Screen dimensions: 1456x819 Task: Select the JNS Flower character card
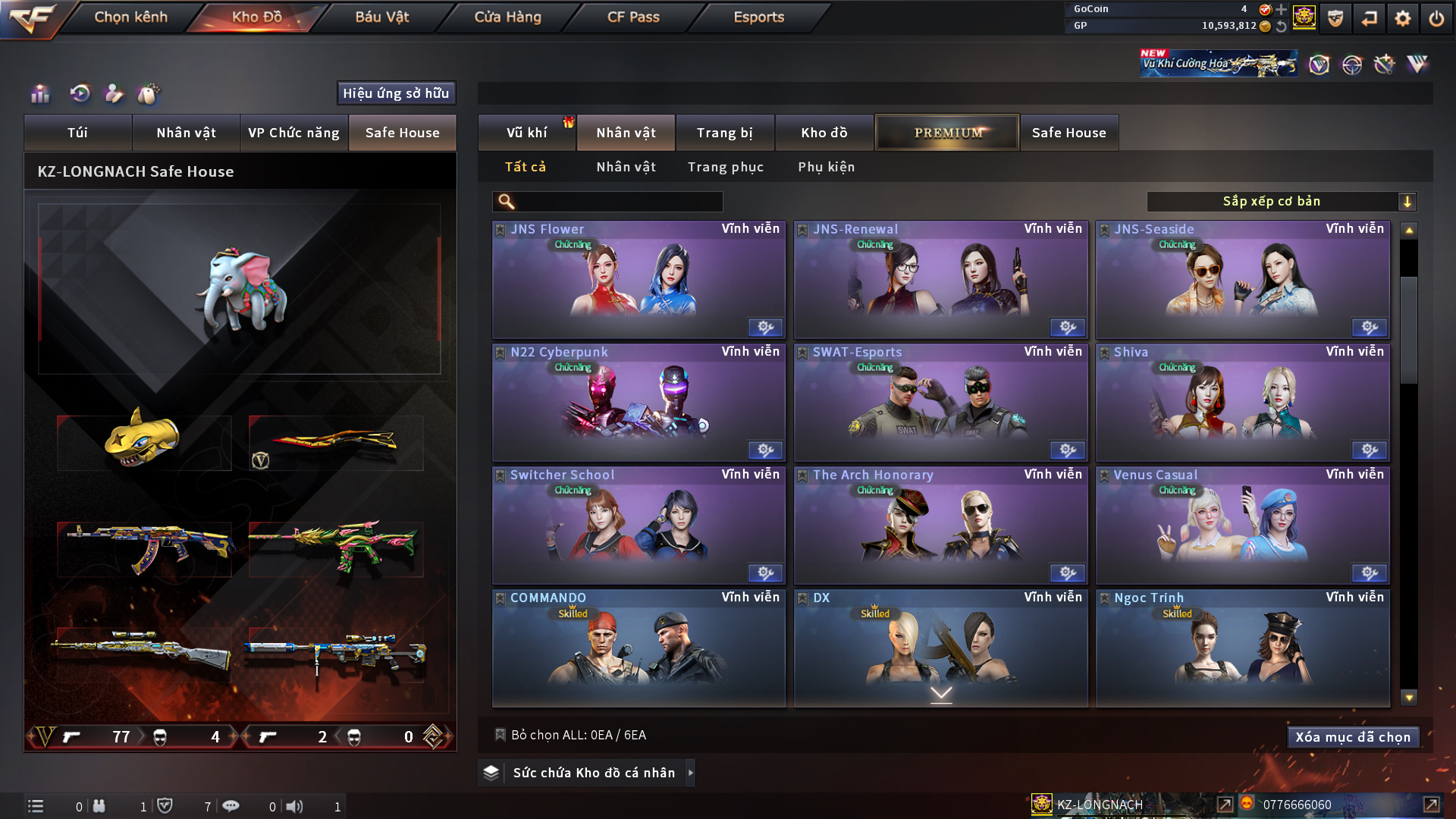click(x=639, y=281)
